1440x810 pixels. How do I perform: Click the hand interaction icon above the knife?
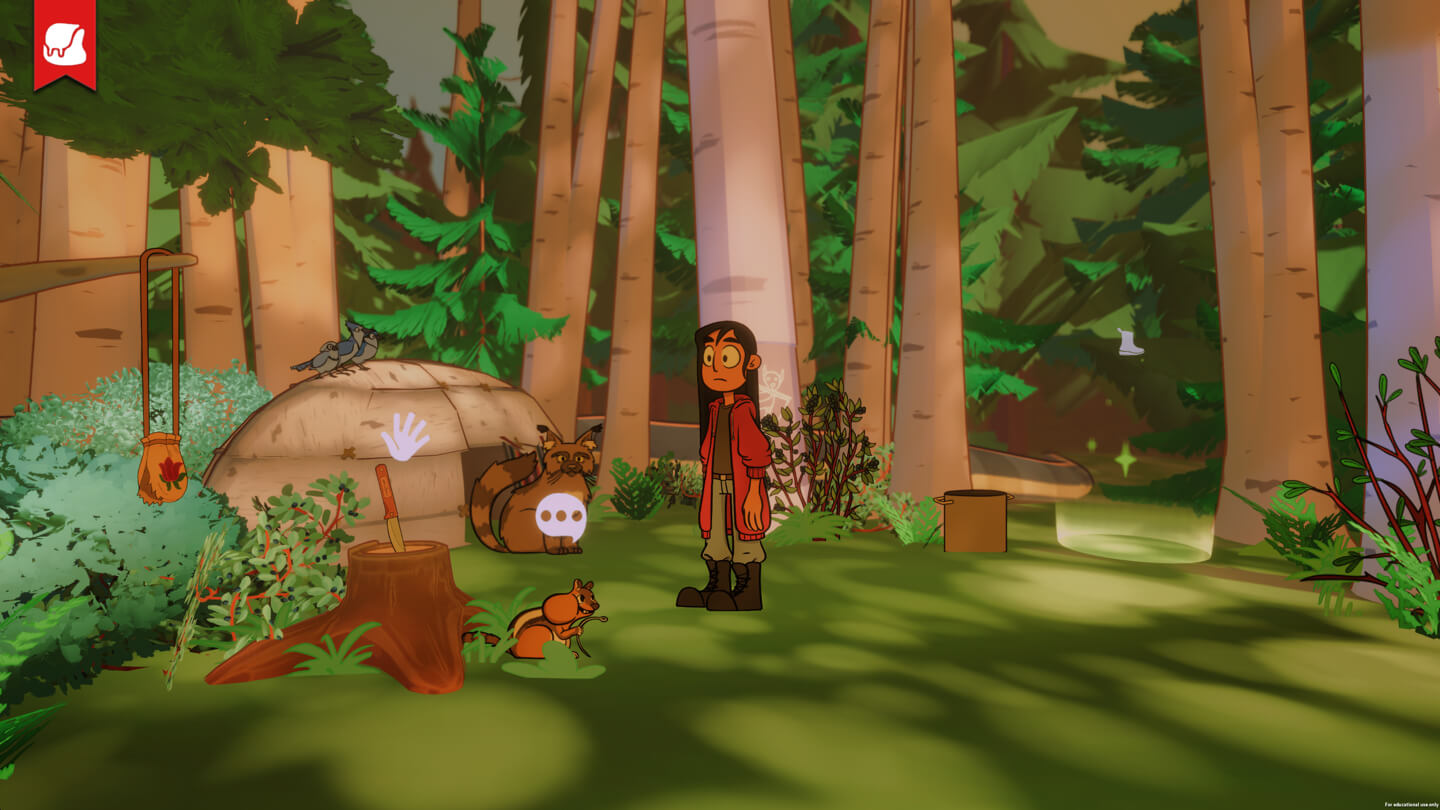point(405,437)
